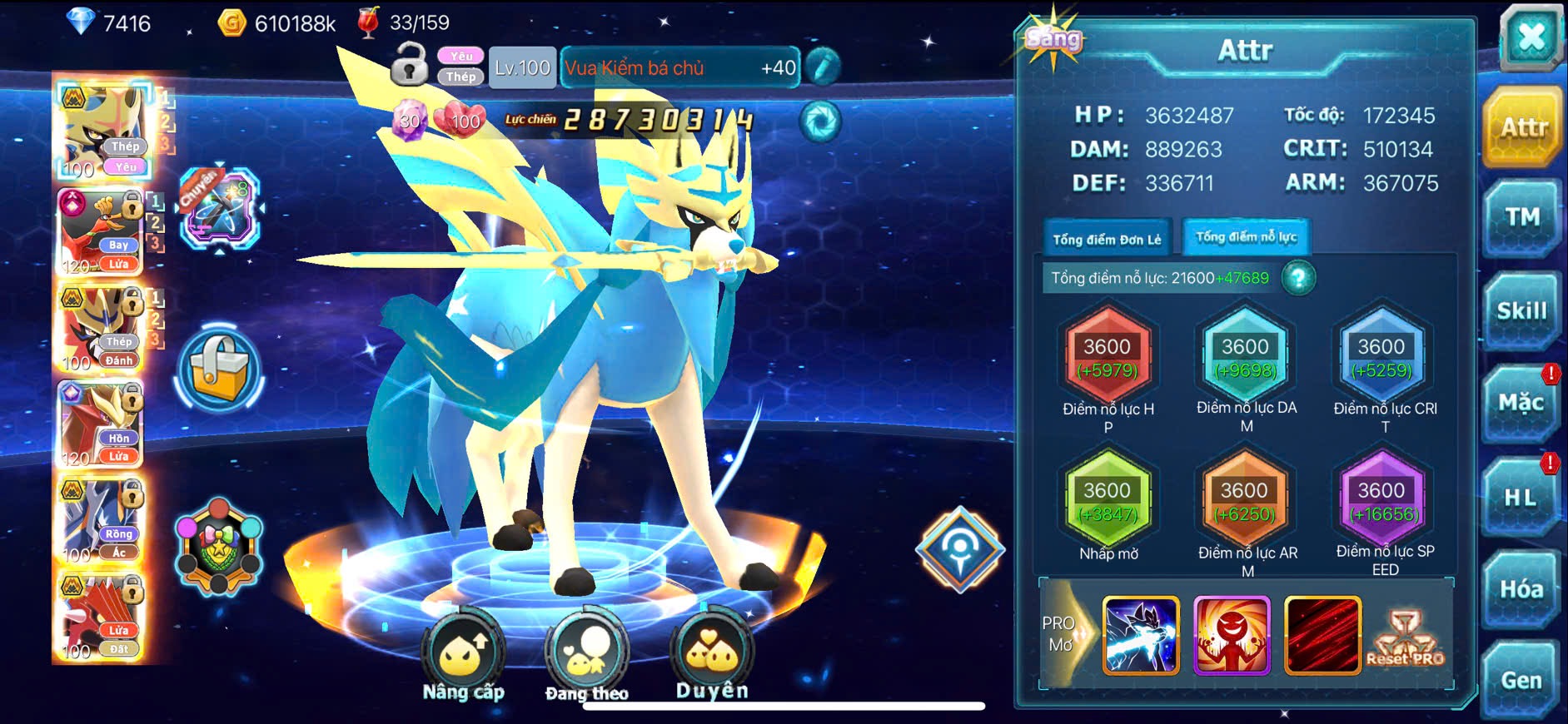Select the red HP effort hexagon
The width and height of the screenshot is (1568, 724).
tap(1108, 358)
